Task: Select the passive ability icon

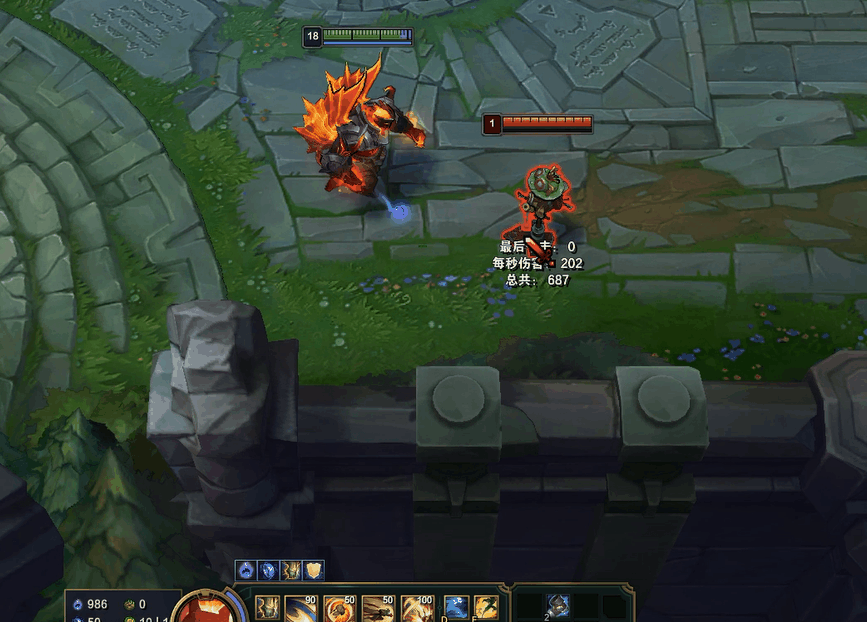Action: [x=267, y=609]
